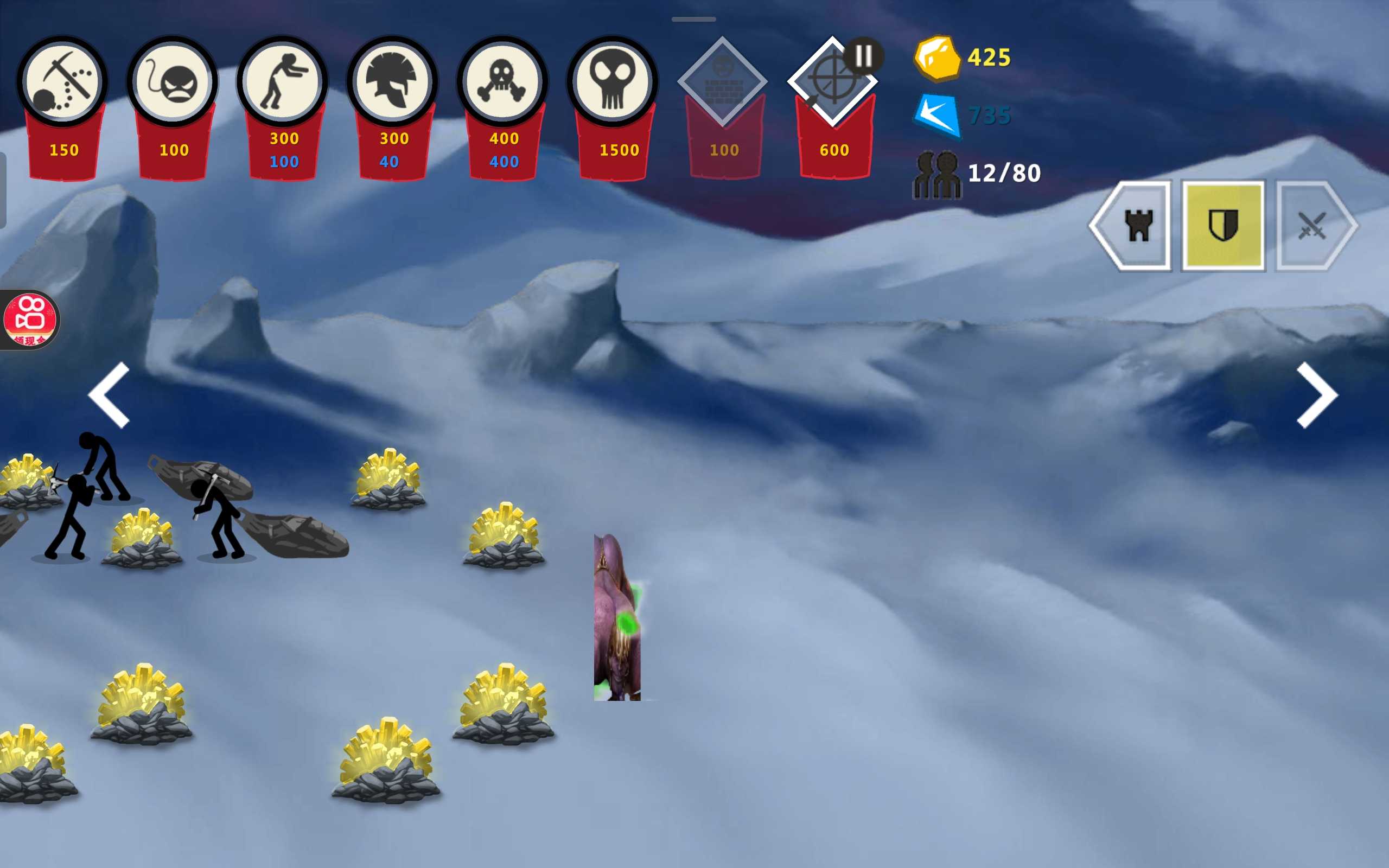Pan the battlefield view left
1389x868 pixels.
tap(110, 395)
